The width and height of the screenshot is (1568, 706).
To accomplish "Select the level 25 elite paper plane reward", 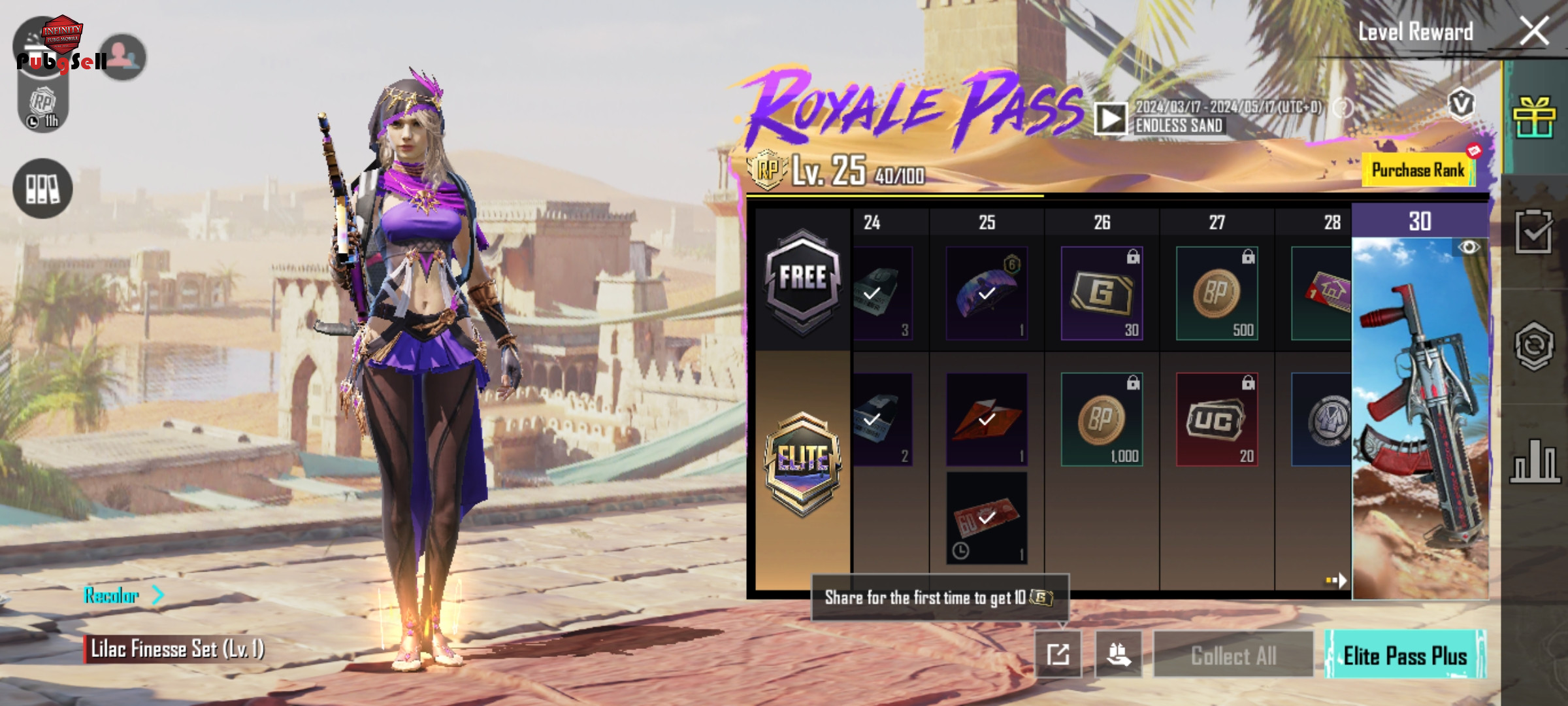I will (987, 420).
